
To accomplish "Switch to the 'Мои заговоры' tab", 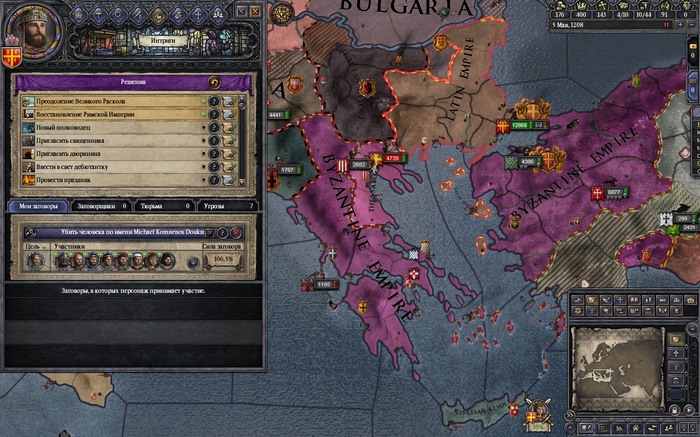I will click(38, 205).
